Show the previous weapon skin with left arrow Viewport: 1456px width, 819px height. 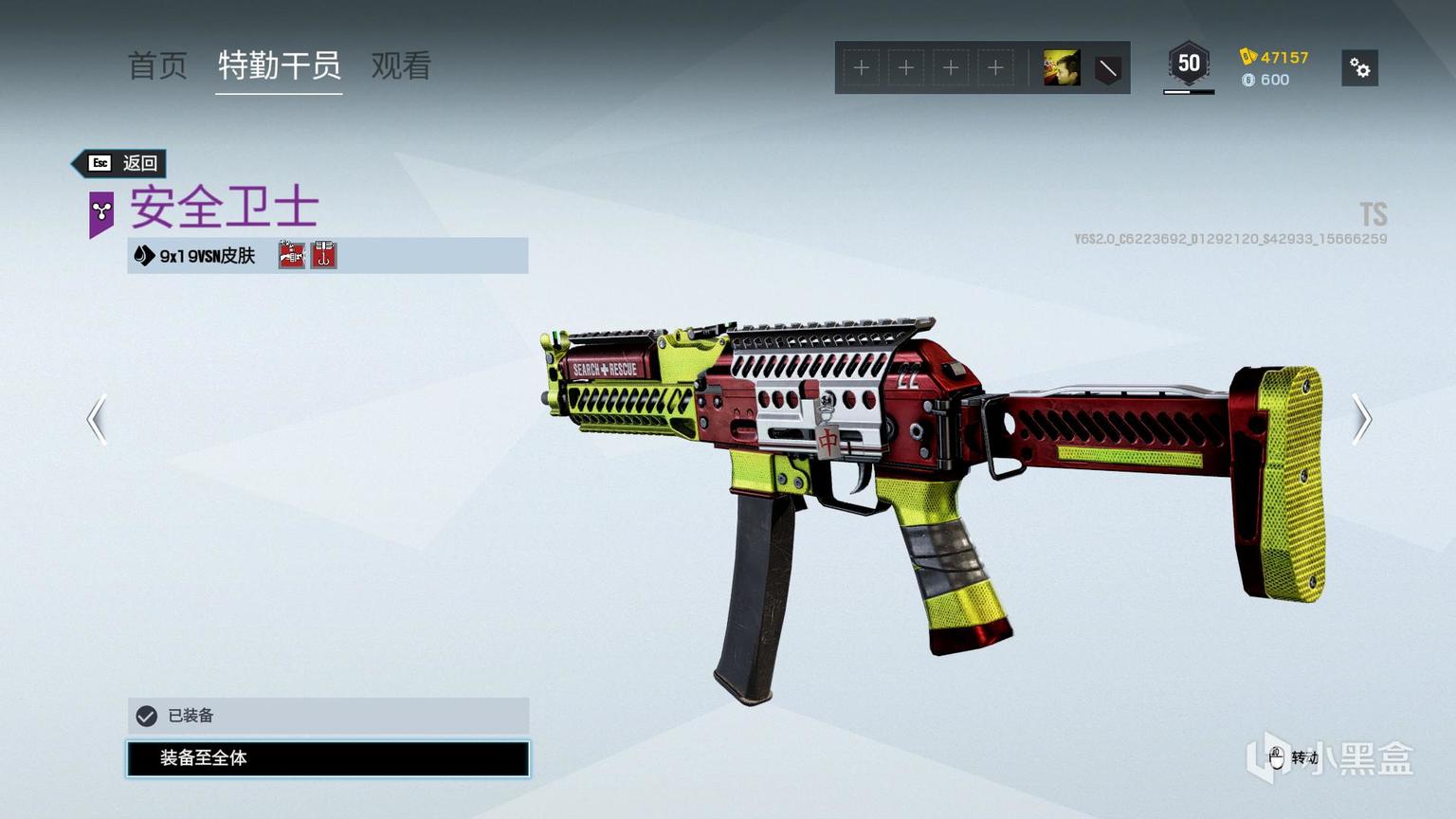[97, 419]
